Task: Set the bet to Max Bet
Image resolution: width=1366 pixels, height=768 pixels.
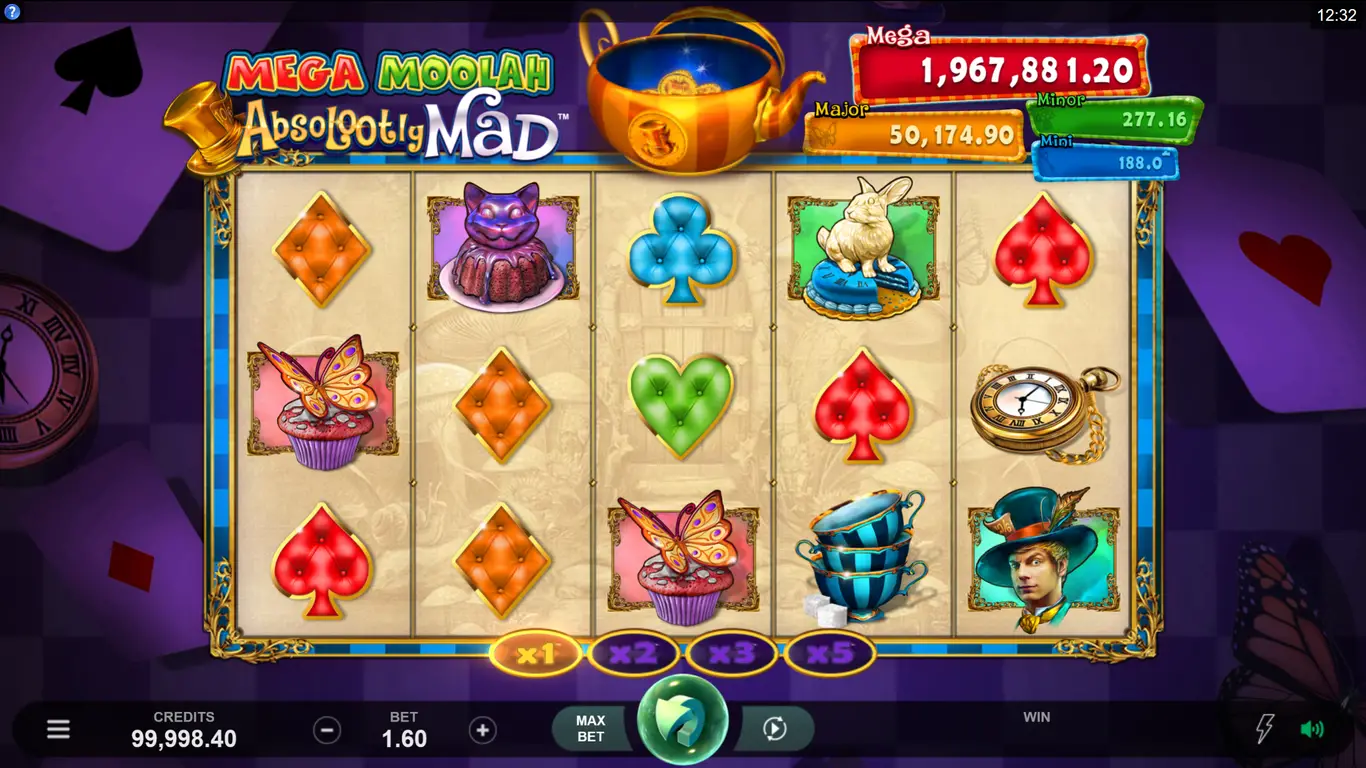Action: 591,729
